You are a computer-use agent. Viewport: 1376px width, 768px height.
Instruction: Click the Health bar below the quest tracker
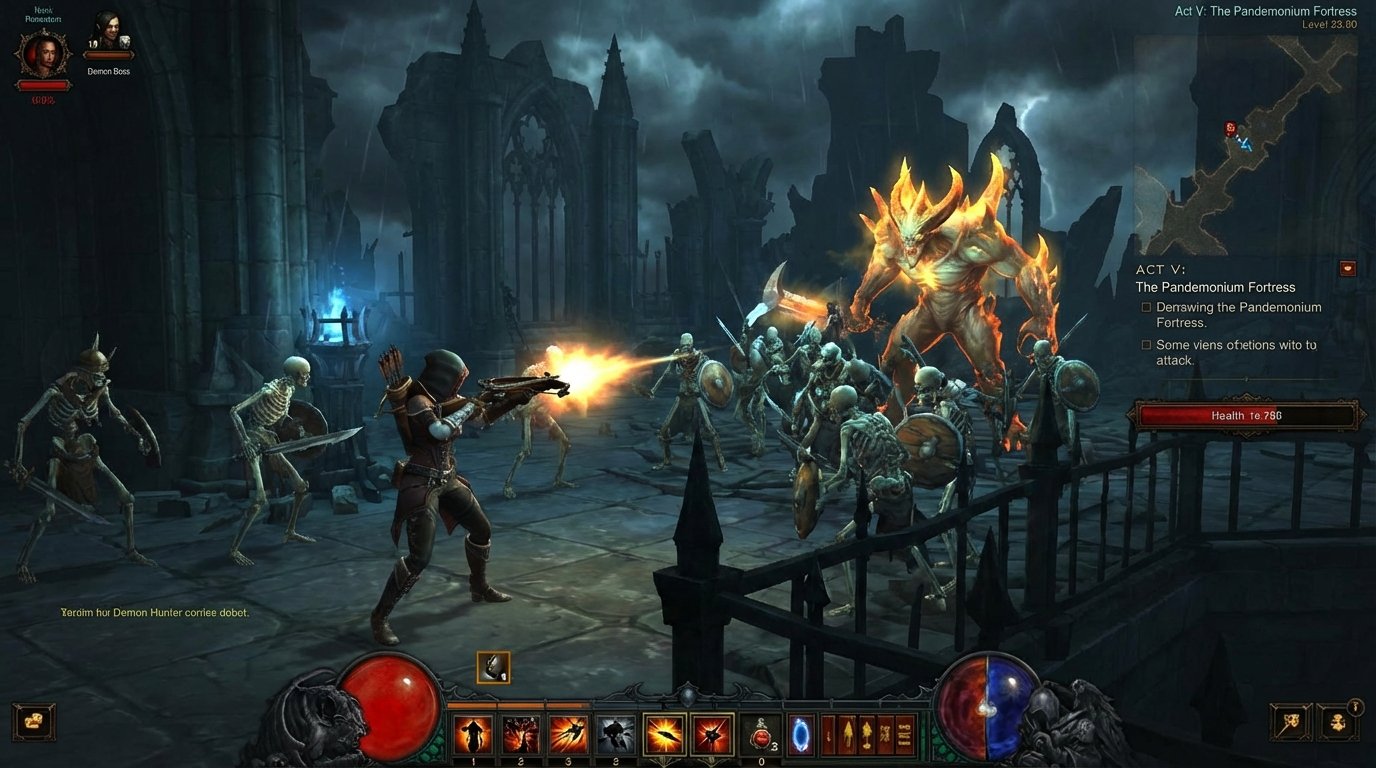click(x=1245, y=415)
